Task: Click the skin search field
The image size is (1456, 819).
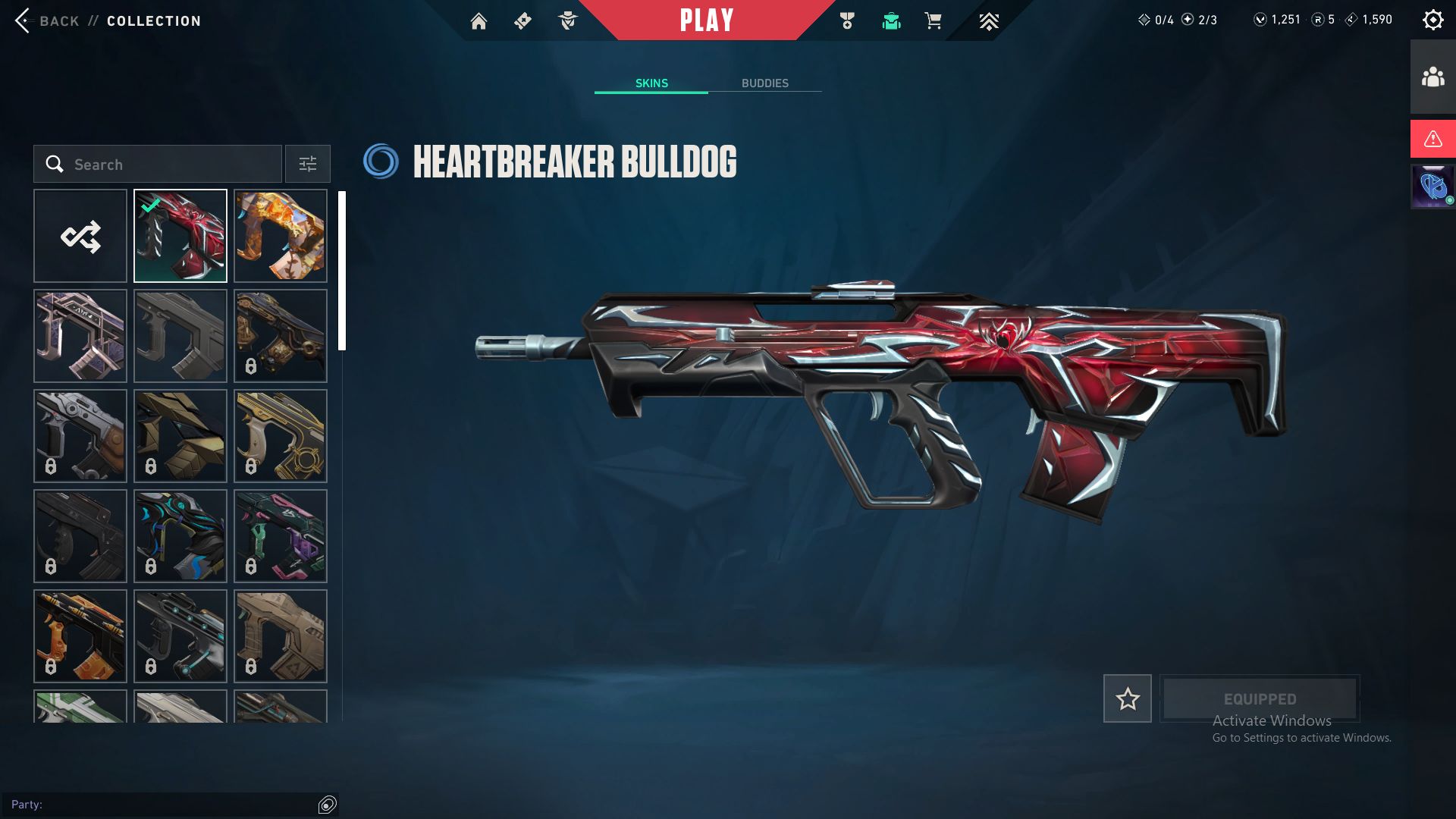Action: pos(158,165)
